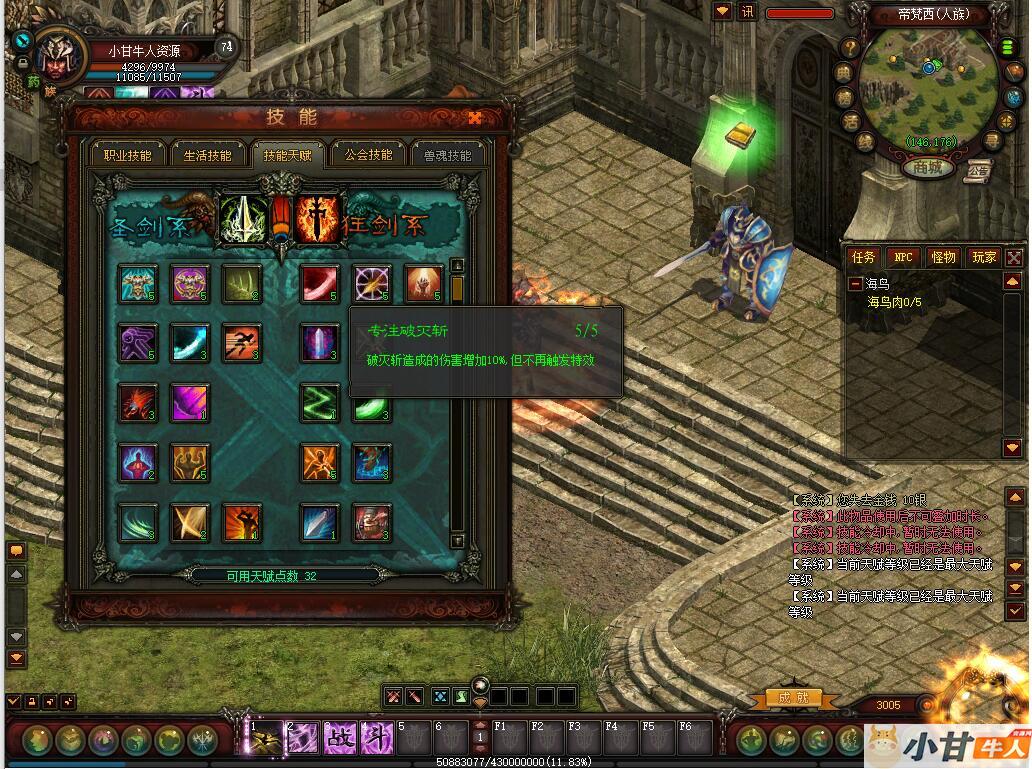1032x769 pixels.
Task: Open the 商城 shop button
Action: click(x=927, y=167)
